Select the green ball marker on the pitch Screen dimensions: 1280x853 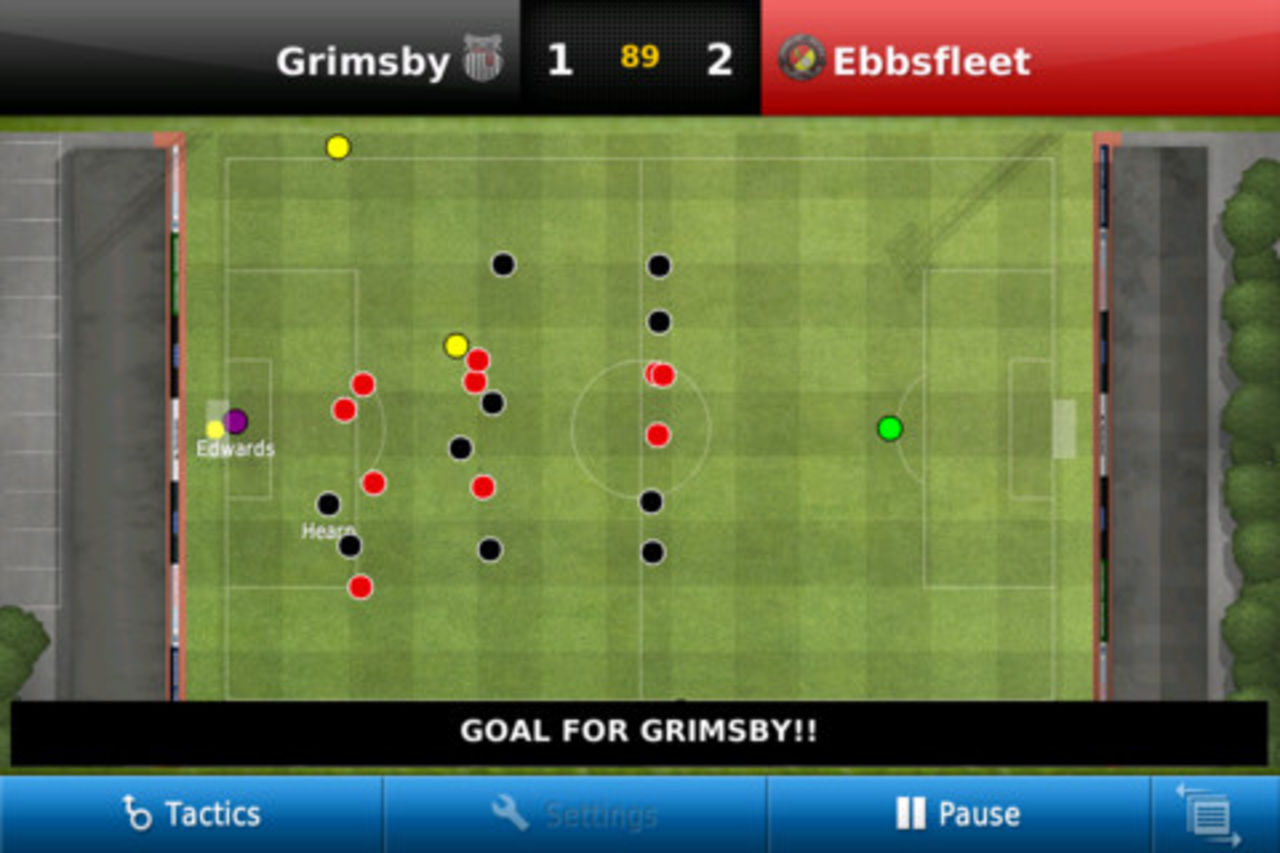pos(888,428)
